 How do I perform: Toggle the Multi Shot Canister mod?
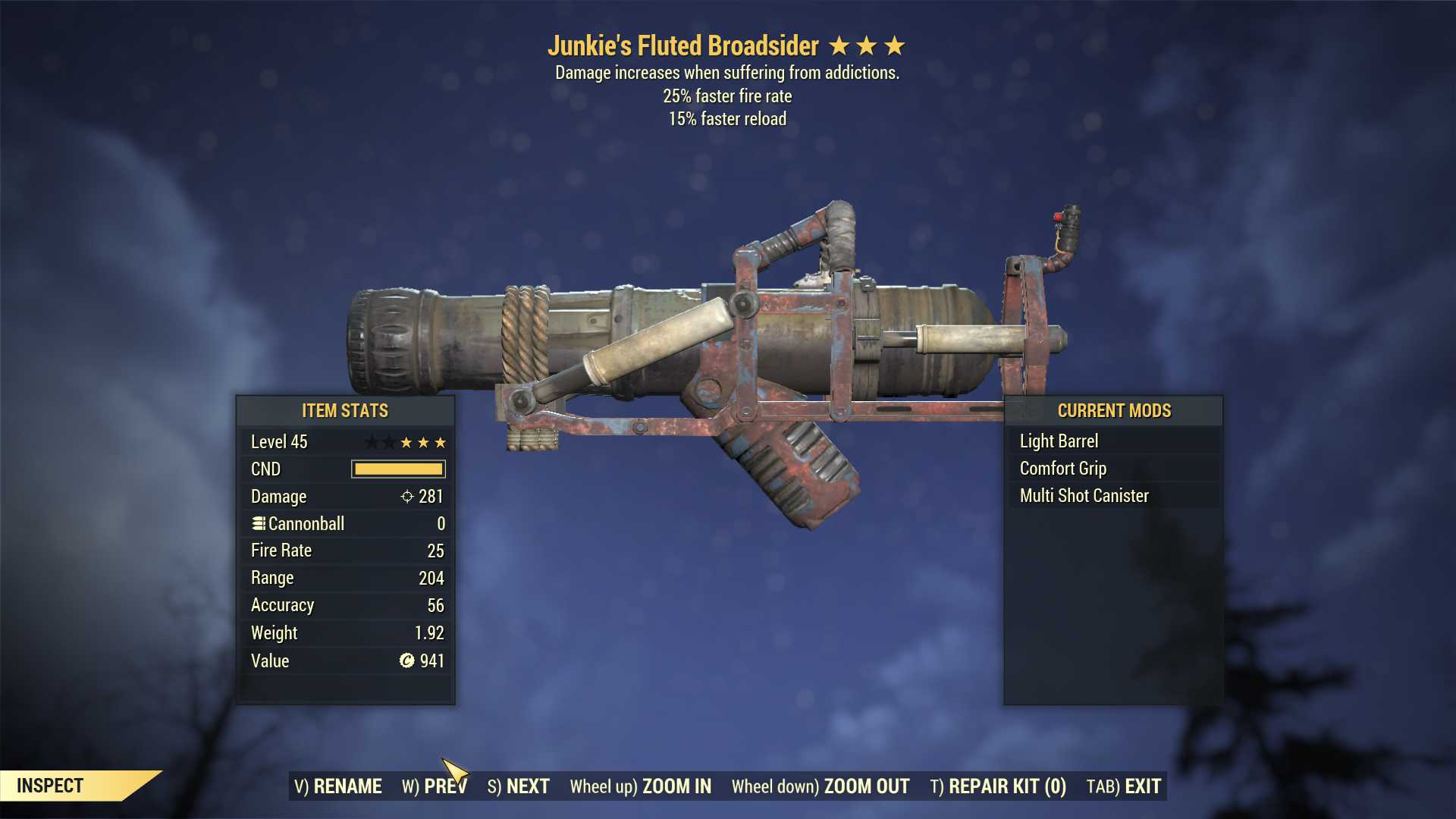(1083, 495)
